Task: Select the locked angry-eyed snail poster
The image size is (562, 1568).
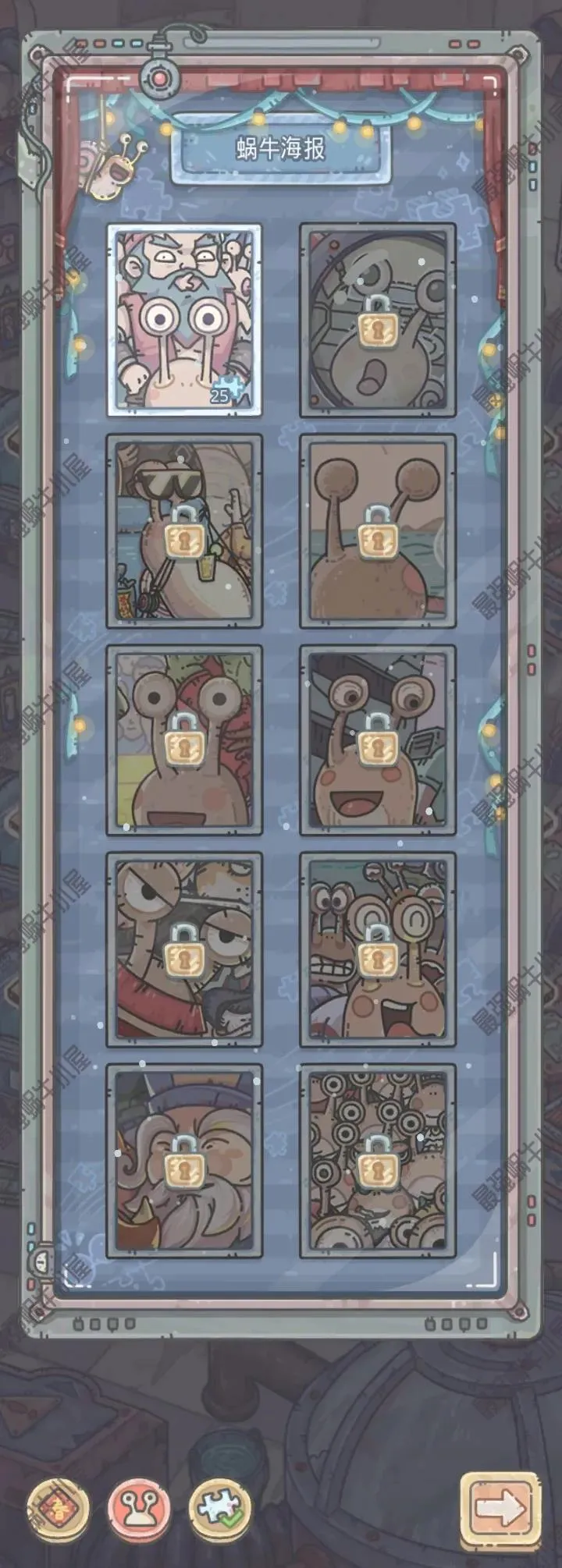Action: coord(184,949)
